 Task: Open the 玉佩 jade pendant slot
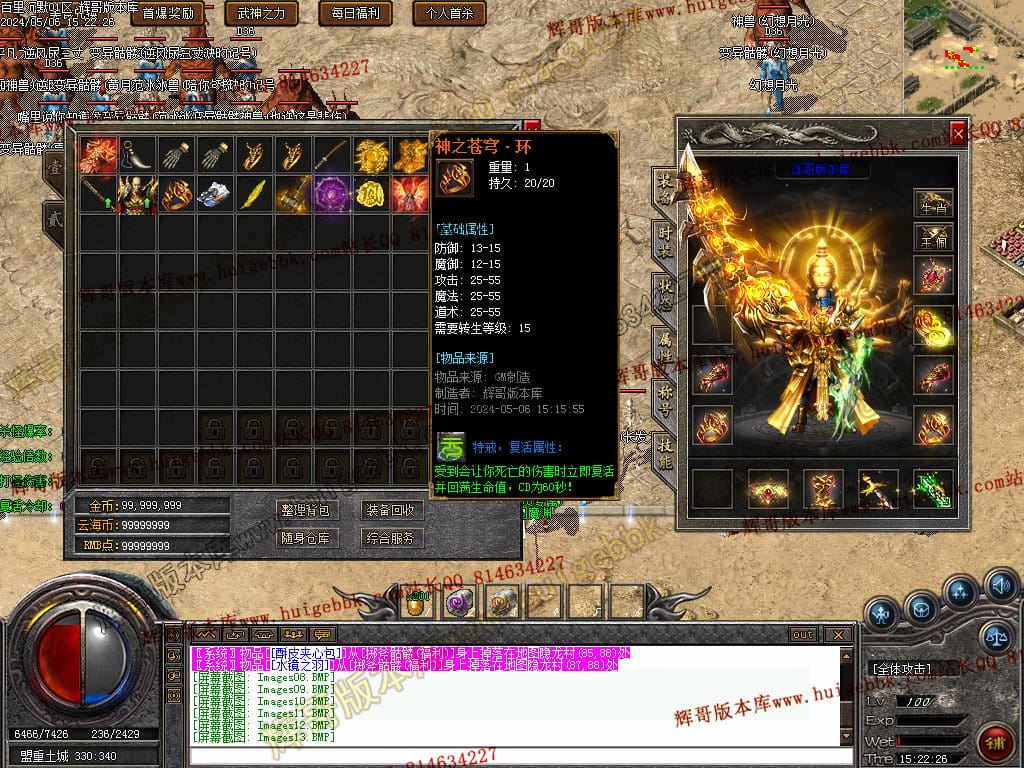(x=933, y=237)
